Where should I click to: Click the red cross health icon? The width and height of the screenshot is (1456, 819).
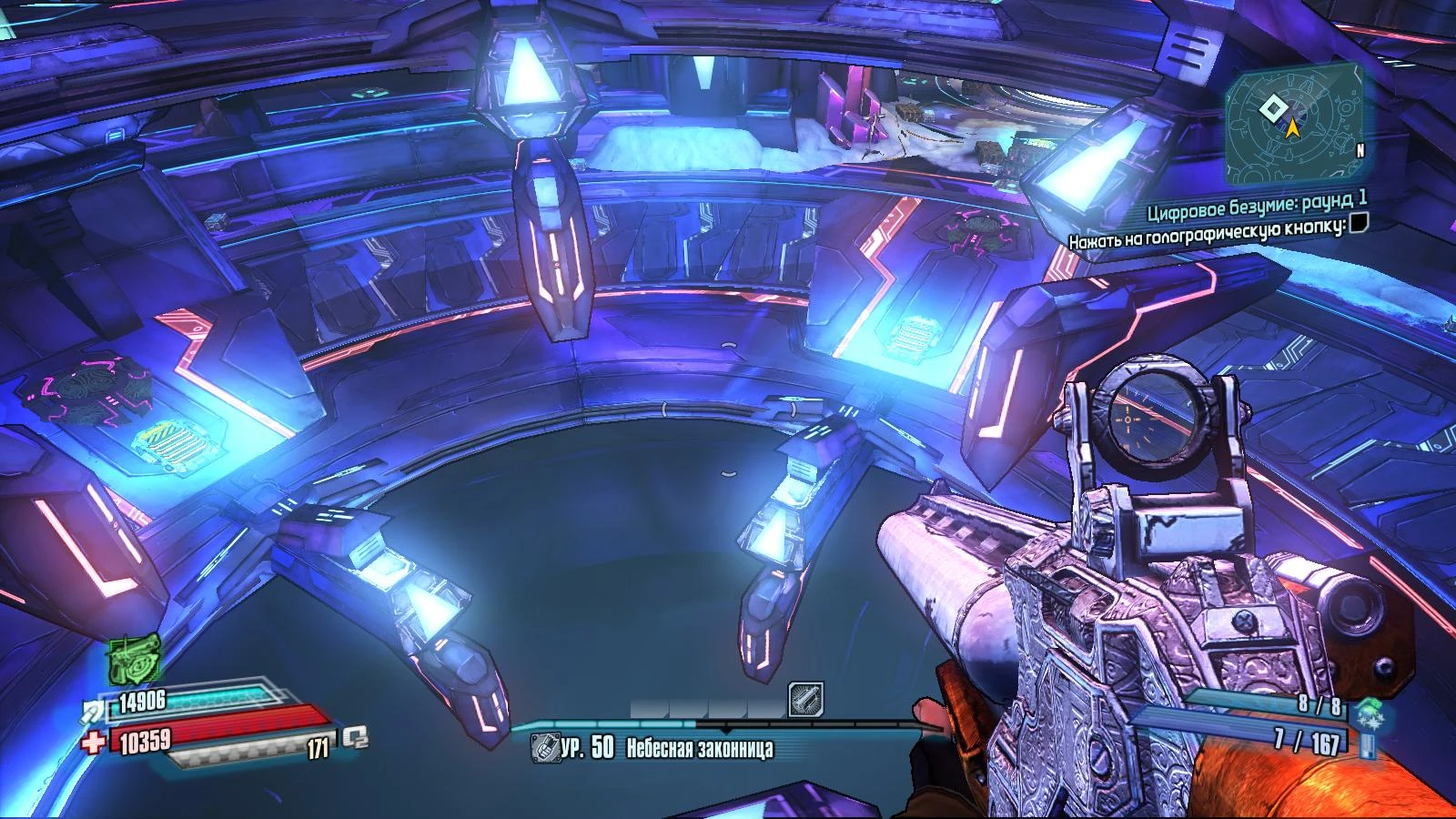(94, 744)
